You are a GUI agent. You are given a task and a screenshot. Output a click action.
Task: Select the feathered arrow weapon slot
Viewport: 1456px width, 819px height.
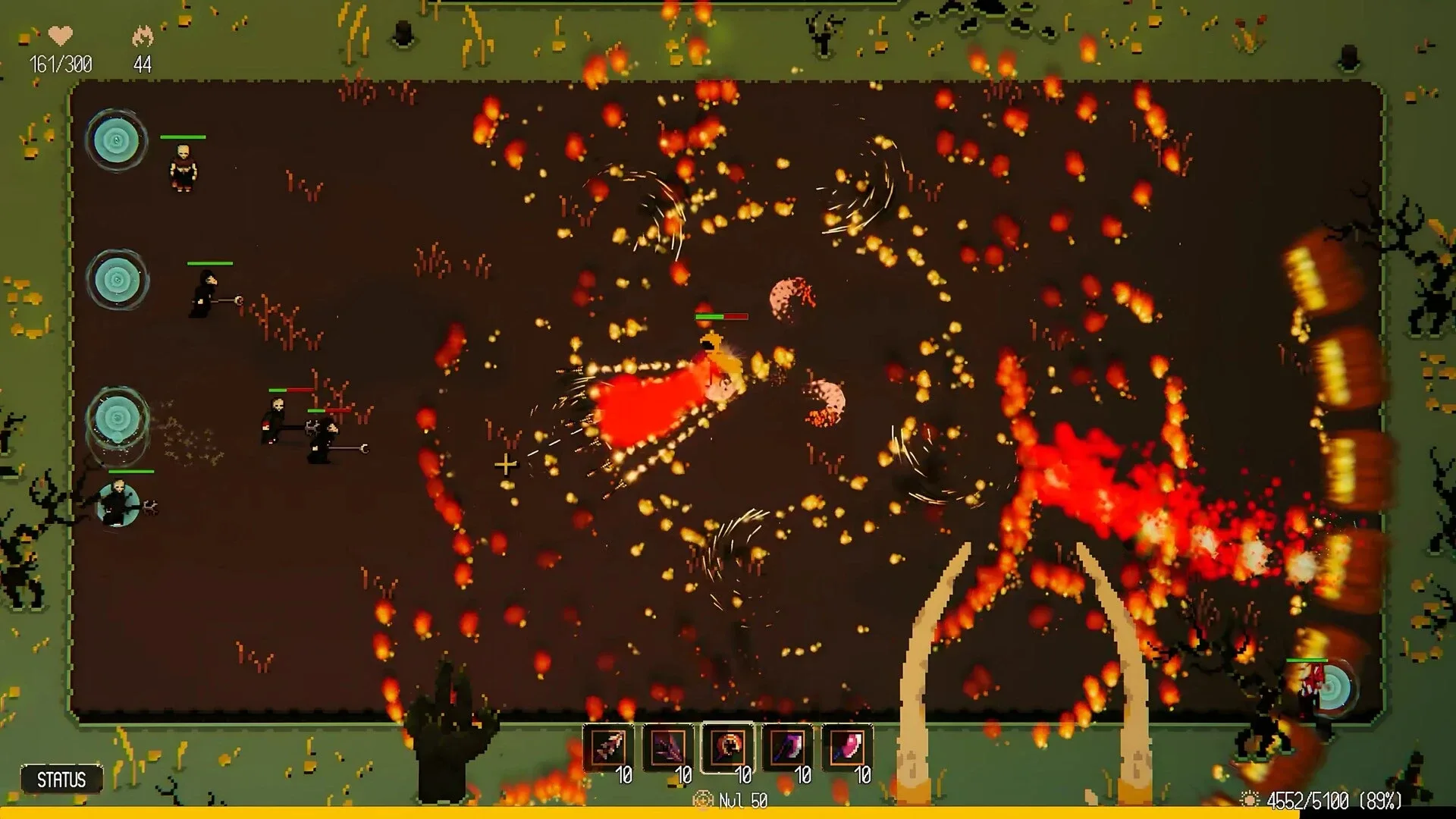pyautogui.click(x=608, y=748)
